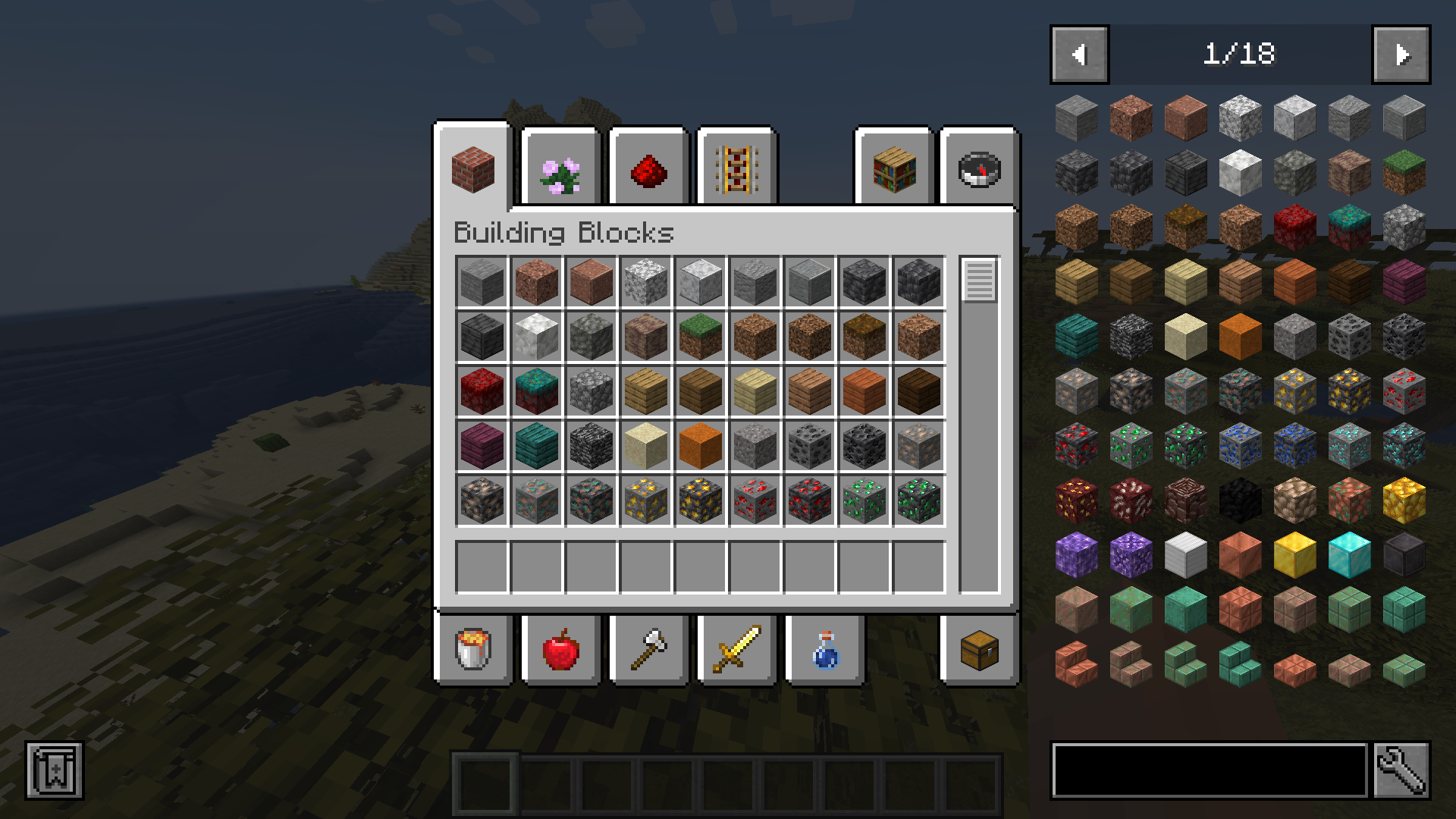The image size is (1456, 819).
Task: Switch to the Redstone dust tab
Action: [649, 168]
